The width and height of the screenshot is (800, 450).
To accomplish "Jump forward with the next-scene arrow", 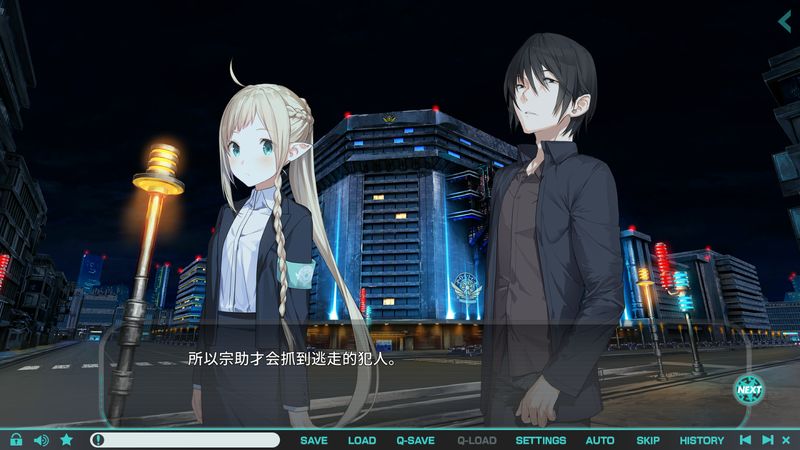I will (767, 440).
